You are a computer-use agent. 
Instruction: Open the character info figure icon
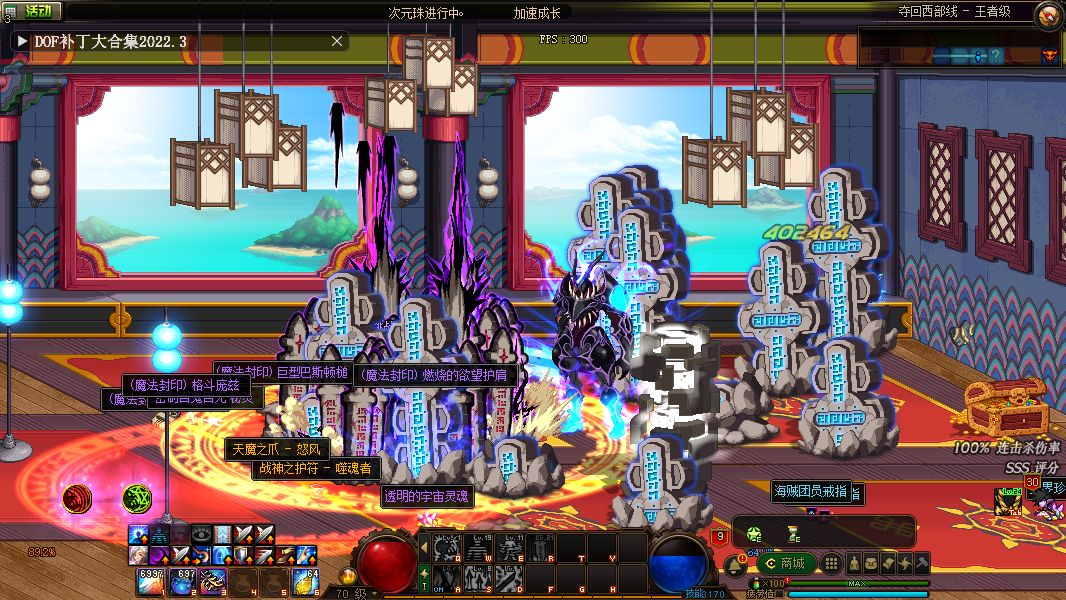[853, 563]
